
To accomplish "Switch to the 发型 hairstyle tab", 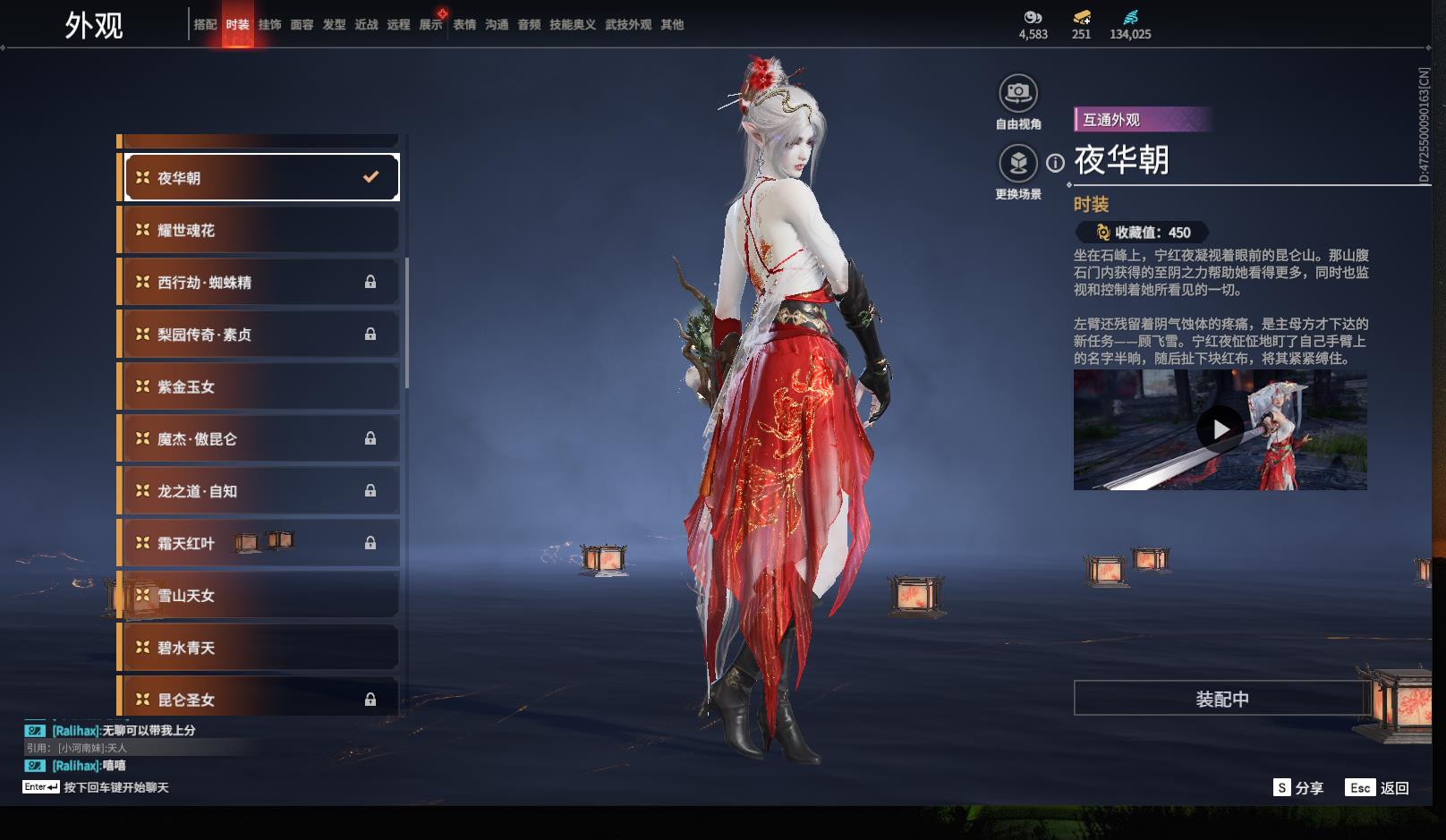I will coord(334,25).
